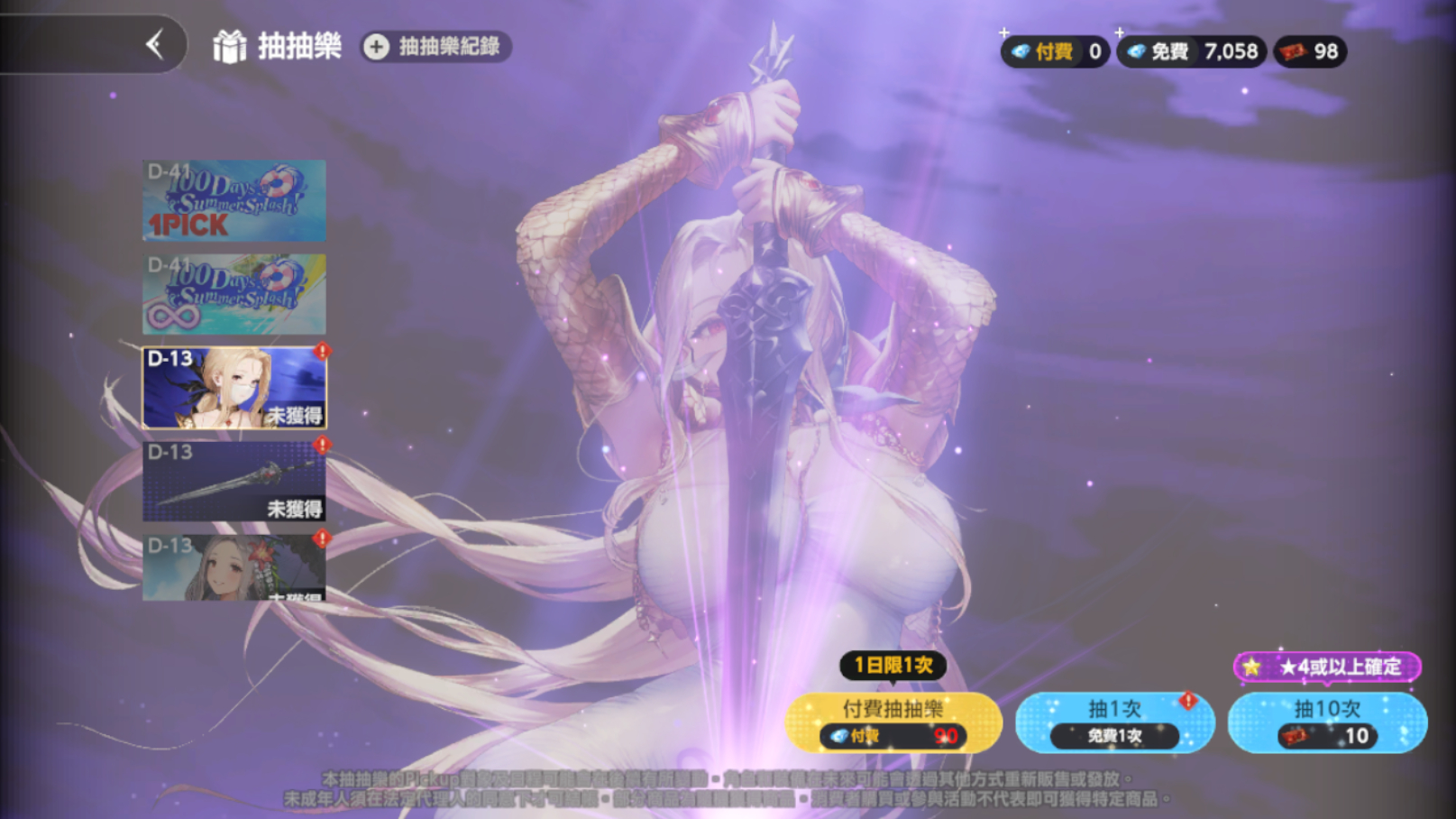Select the 1PICK Summer Splash banner
The width and height of the screenshot is (1456, 819).
click(x=234, y=201)
